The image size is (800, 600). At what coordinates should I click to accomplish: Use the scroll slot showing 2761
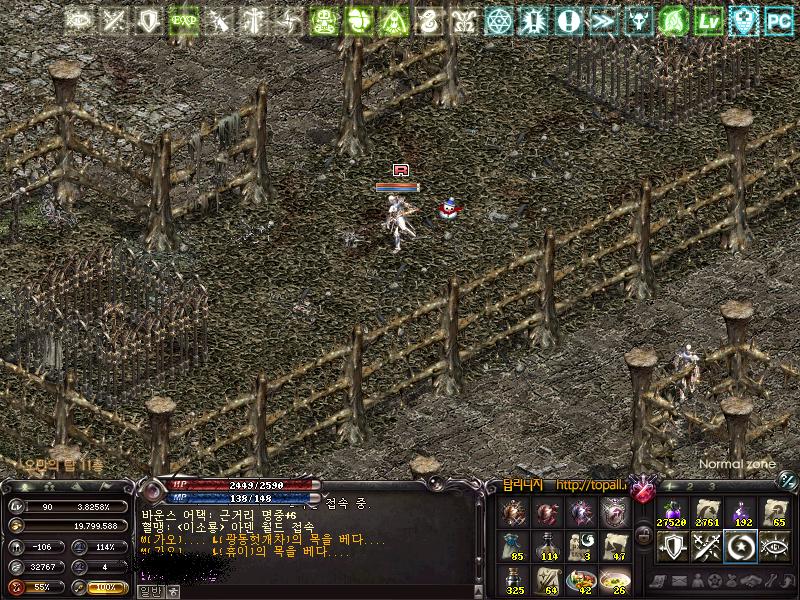point(706,510)
